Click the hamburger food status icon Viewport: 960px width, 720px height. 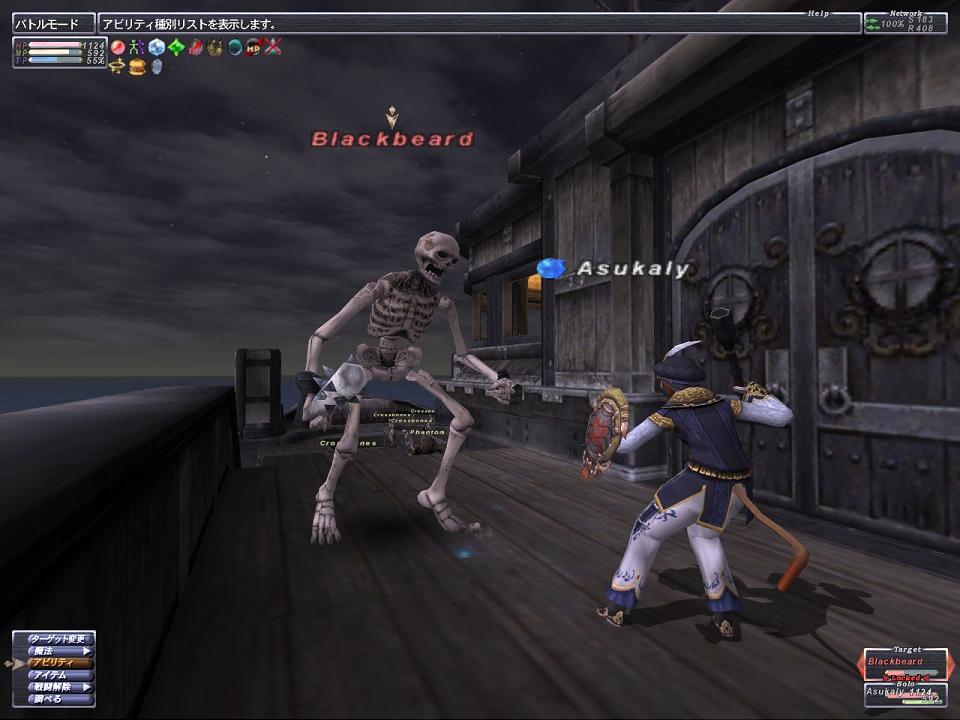[137, 66]
